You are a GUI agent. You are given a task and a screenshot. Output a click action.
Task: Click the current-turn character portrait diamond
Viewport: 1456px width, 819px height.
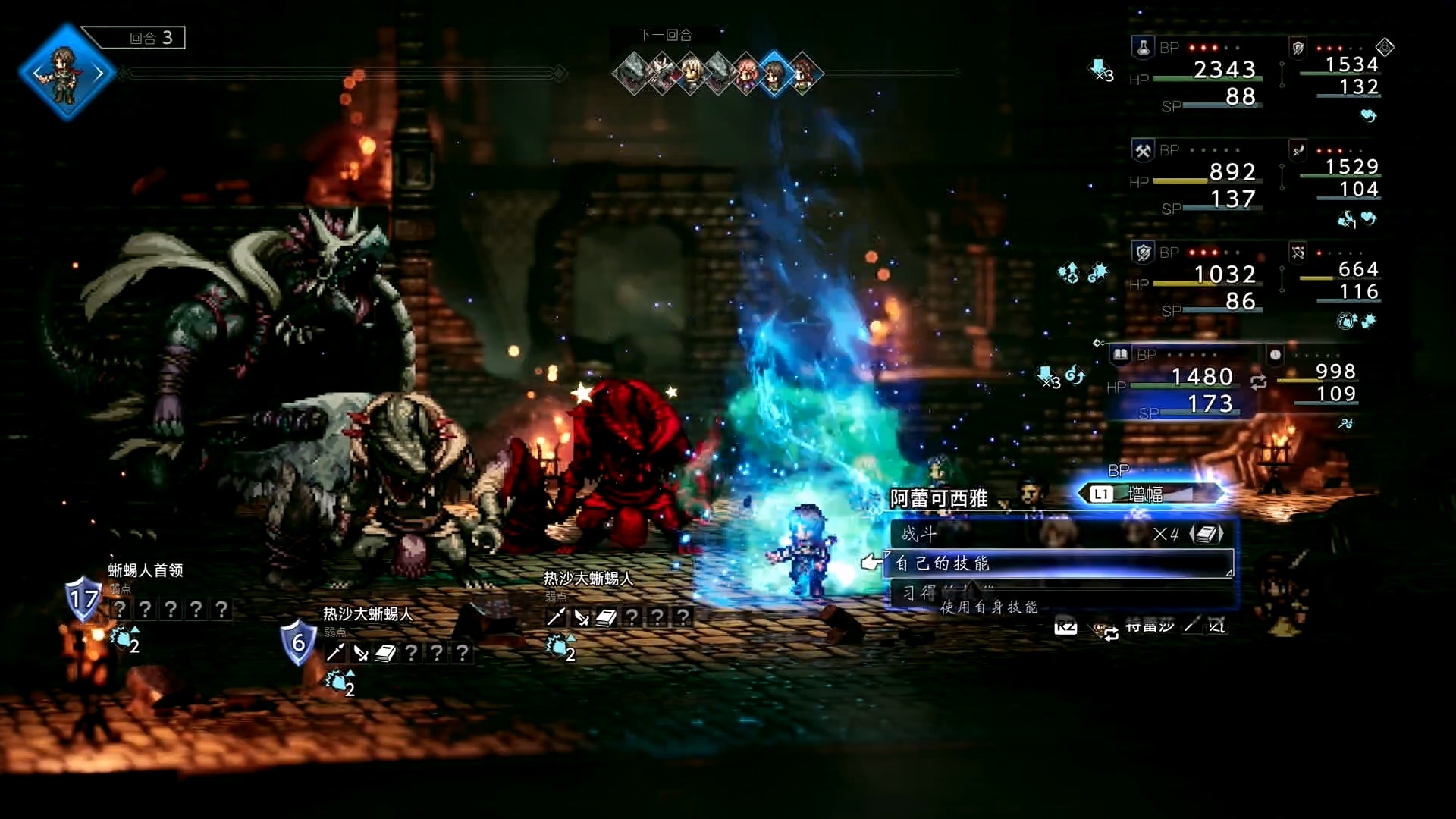click(x=67, y=73)
